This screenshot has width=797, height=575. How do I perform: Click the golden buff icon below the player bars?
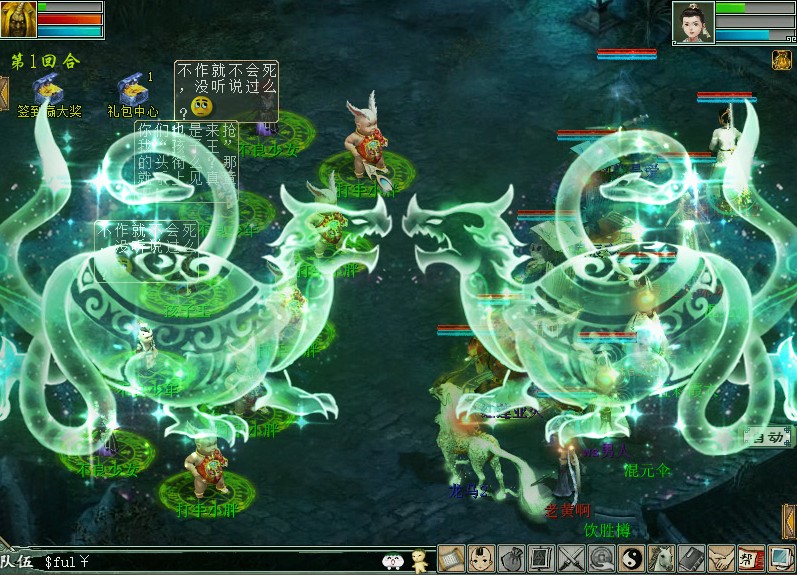tap(782, 60)
